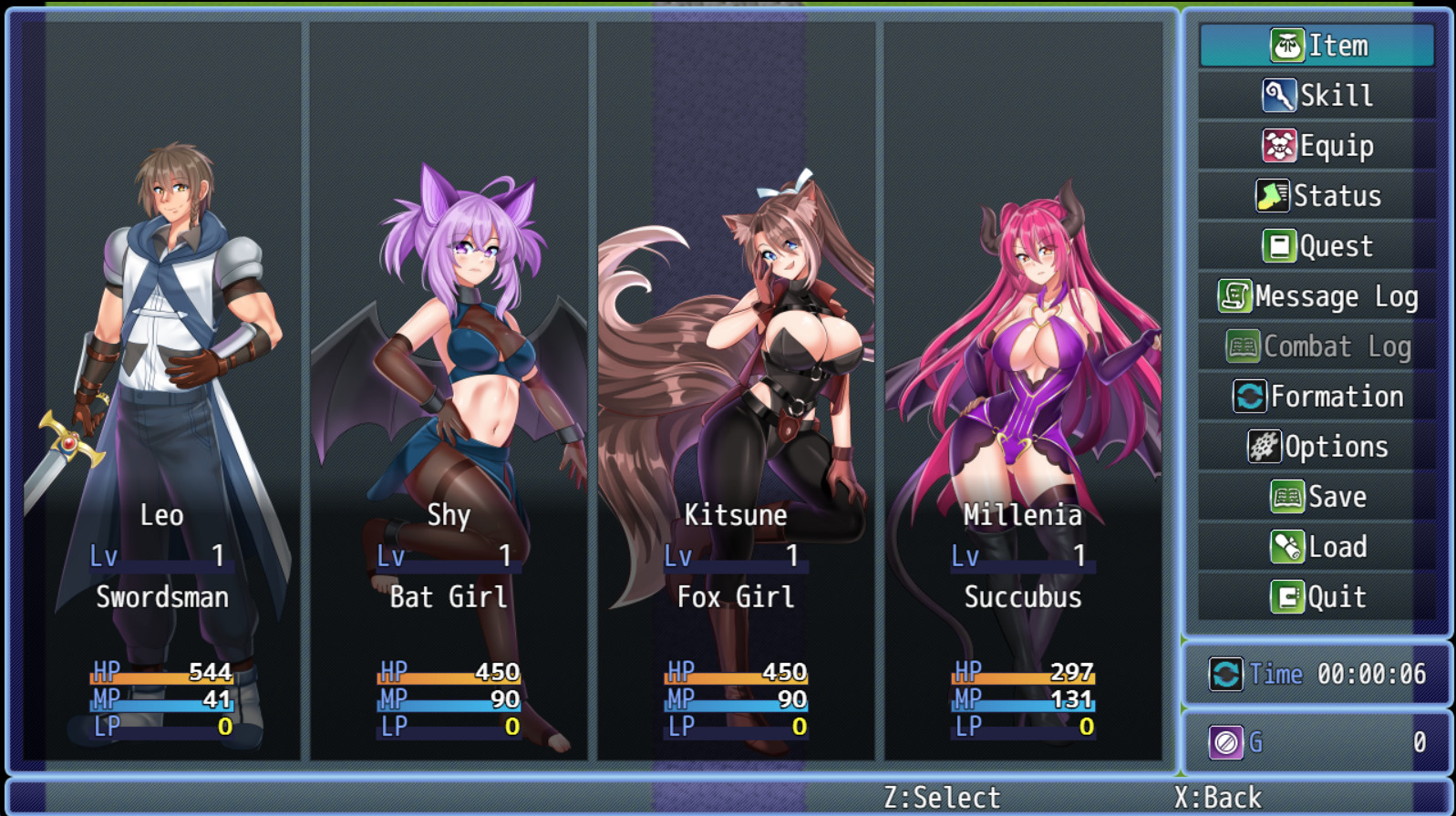
Task: Click the Quit command
Action: (x=1317, y=596)
